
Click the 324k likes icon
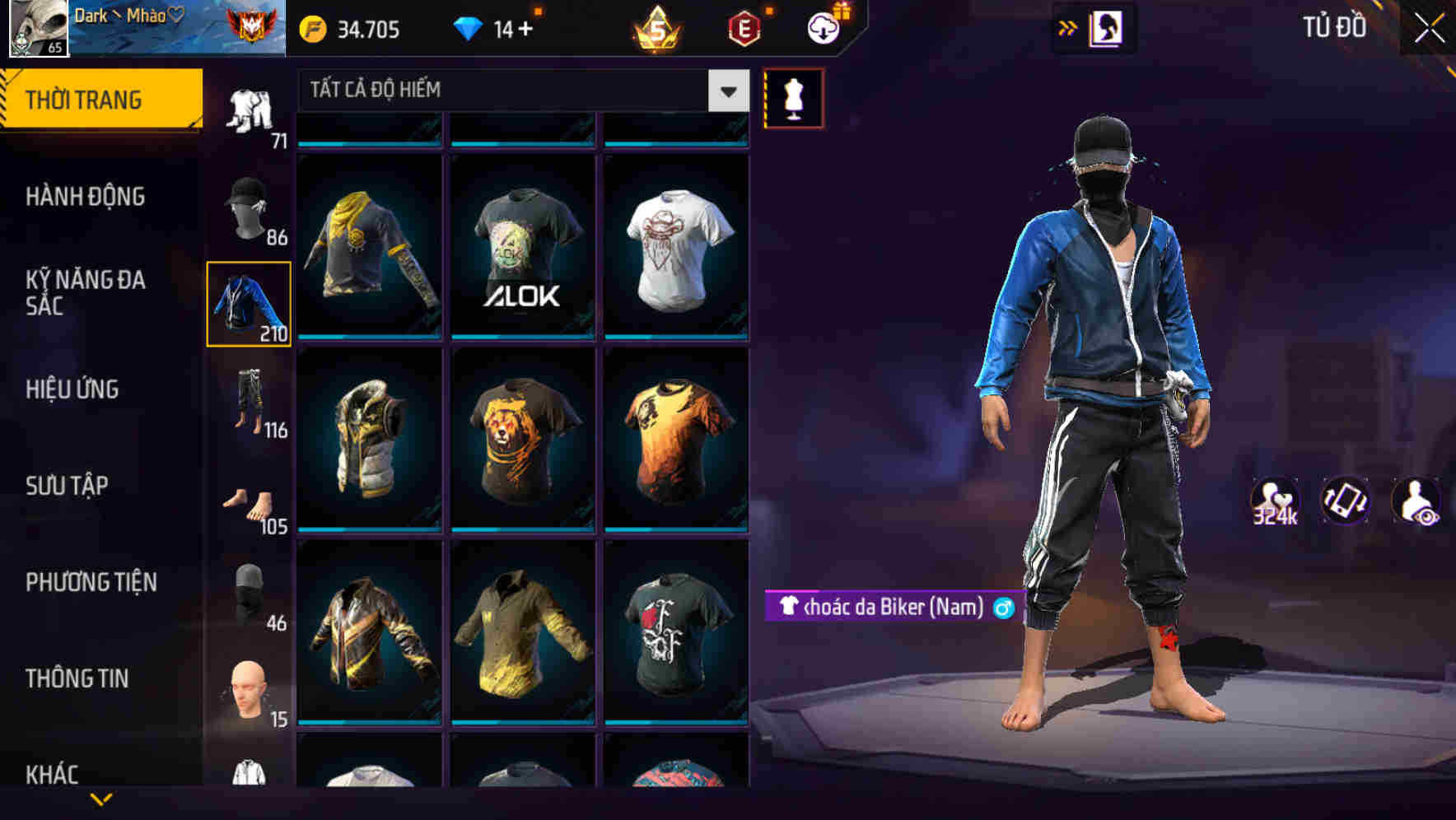pyautogui.click(x=1276, y=503)
